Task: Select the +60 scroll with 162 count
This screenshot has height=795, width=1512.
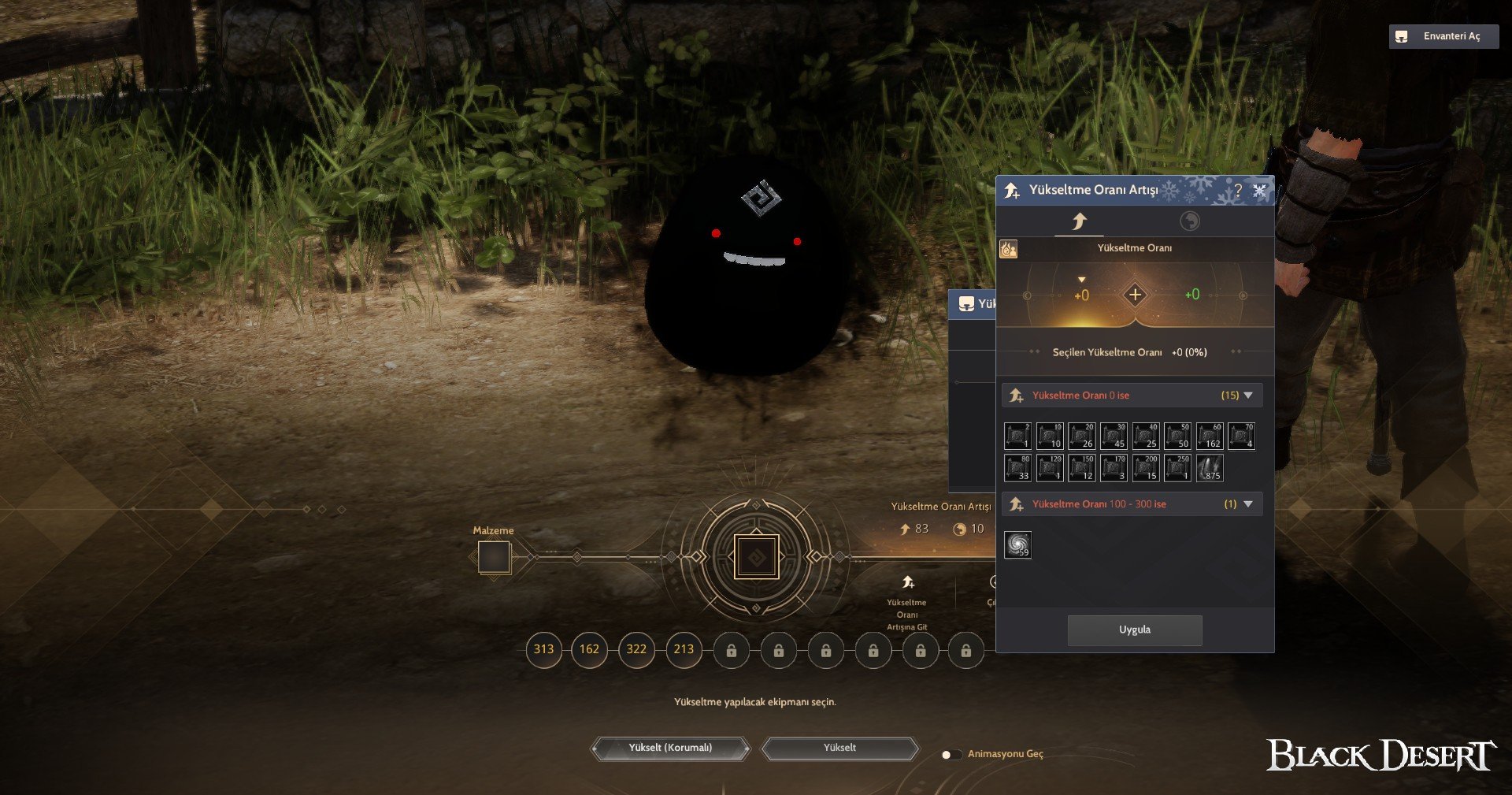Action: coord(1209,436)
